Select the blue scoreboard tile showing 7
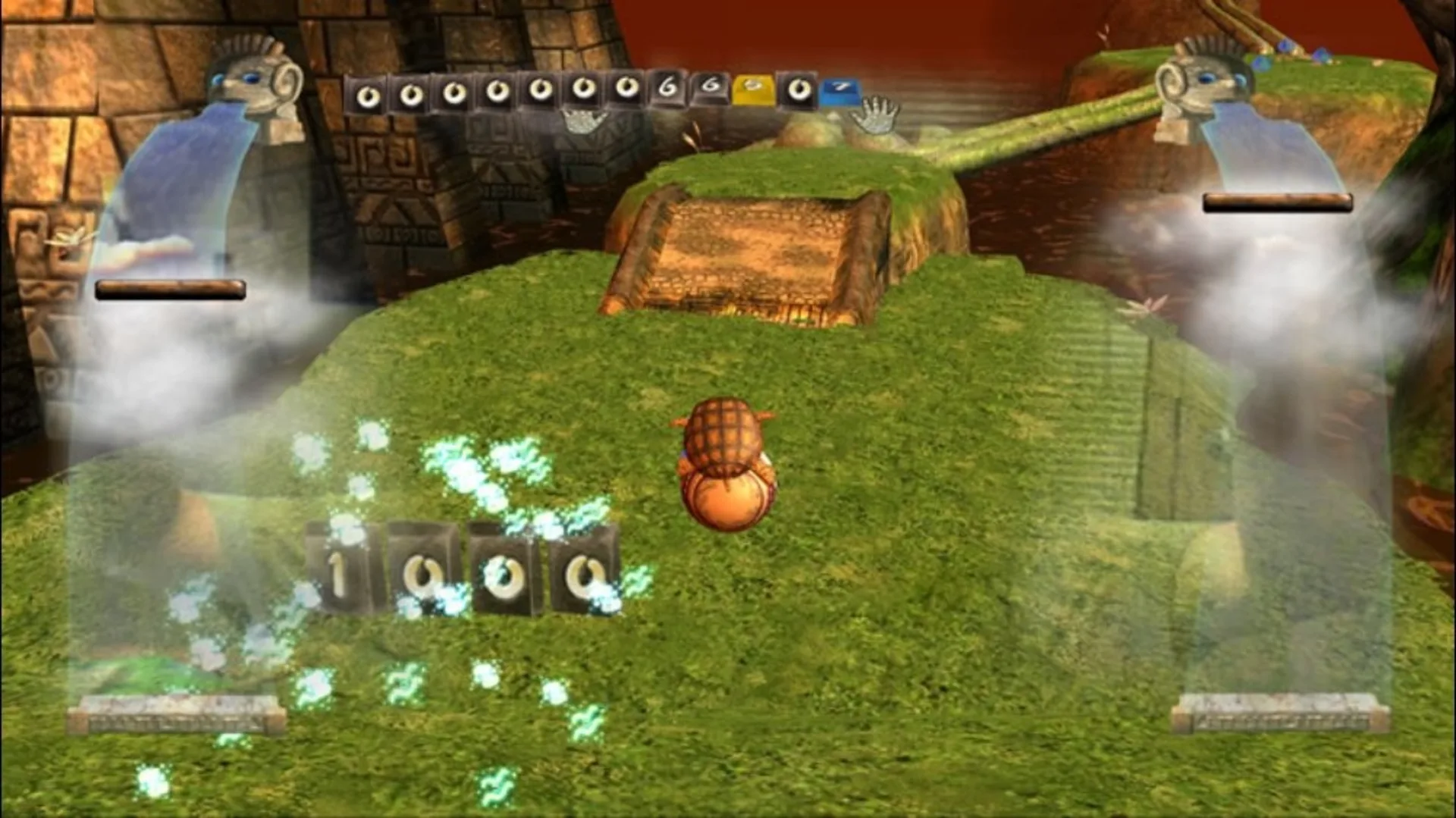The image size is (1456, 818). (x=841, y=91)
